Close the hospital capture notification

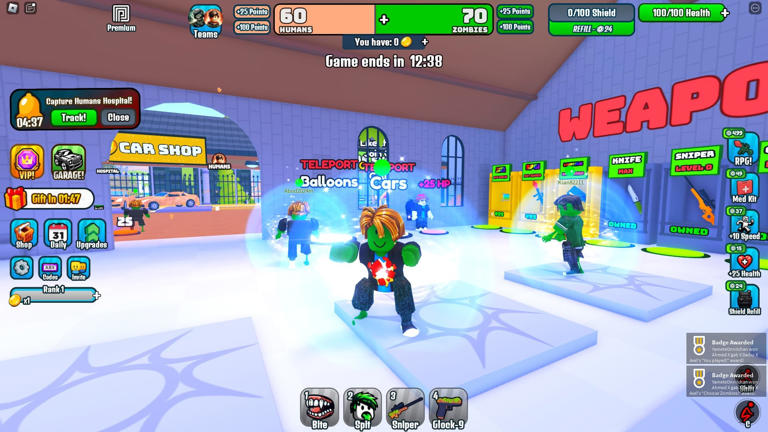click(x=118, y=118)
